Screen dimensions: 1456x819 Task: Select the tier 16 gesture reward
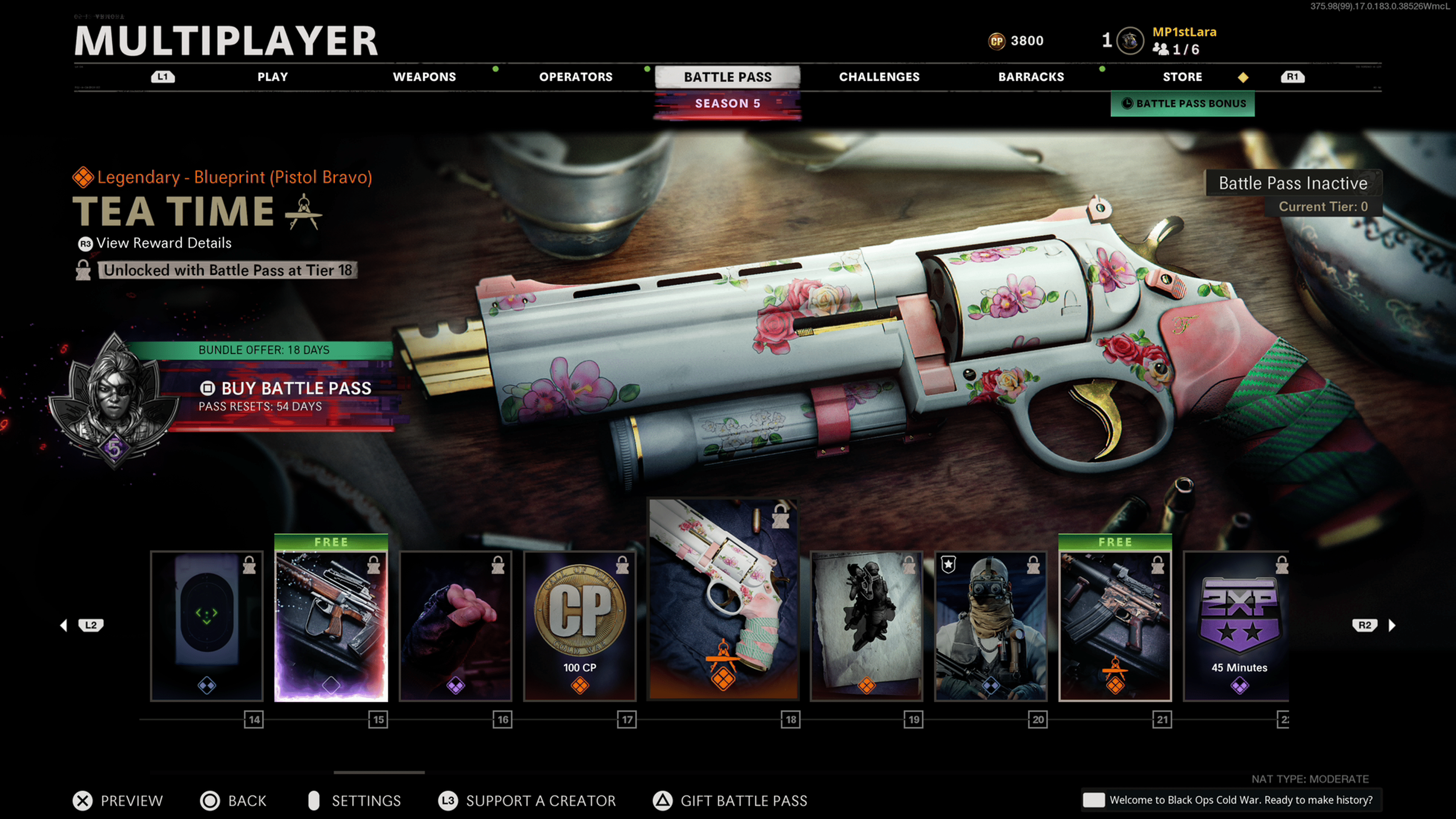[x=455, y=626]
